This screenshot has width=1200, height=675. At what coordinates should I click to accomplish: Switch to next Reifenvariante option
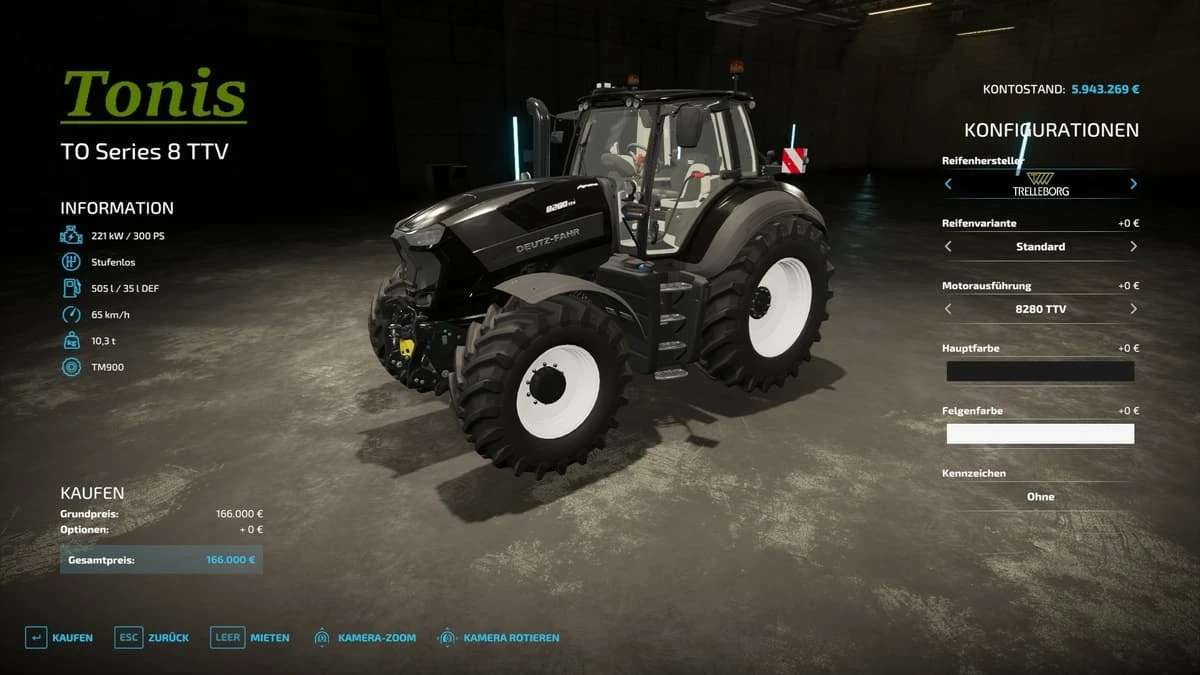click(x=1133, y=246)
